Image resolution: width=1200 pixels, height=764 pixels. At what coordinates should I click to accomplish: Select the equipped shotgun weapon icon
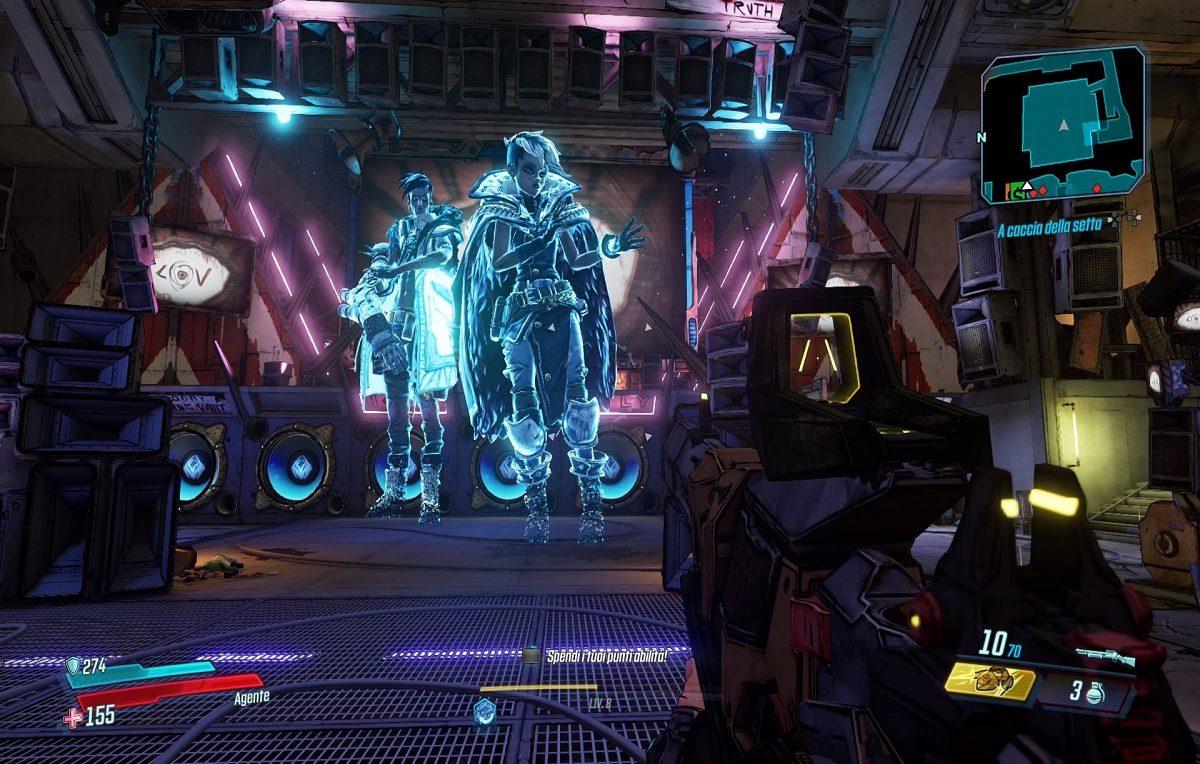tap(1105, 657)
